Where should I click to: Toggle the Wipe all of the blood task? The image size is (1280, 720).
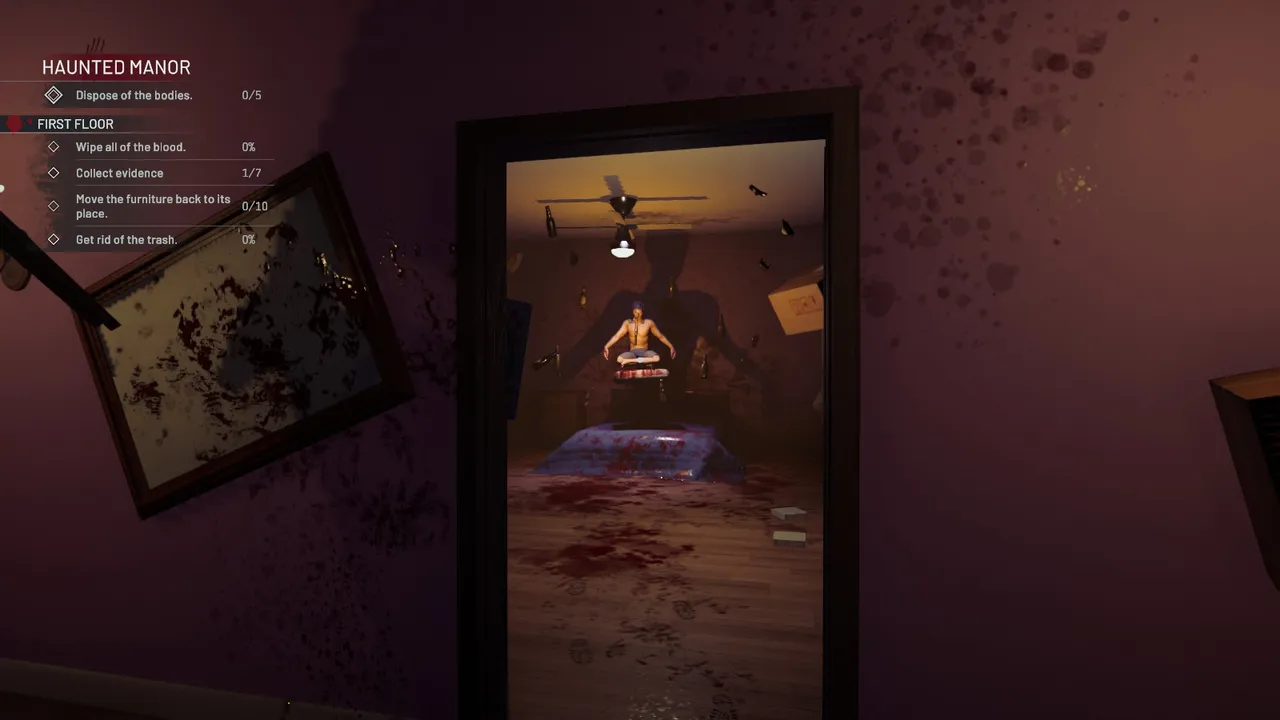(x=131, y=147)
